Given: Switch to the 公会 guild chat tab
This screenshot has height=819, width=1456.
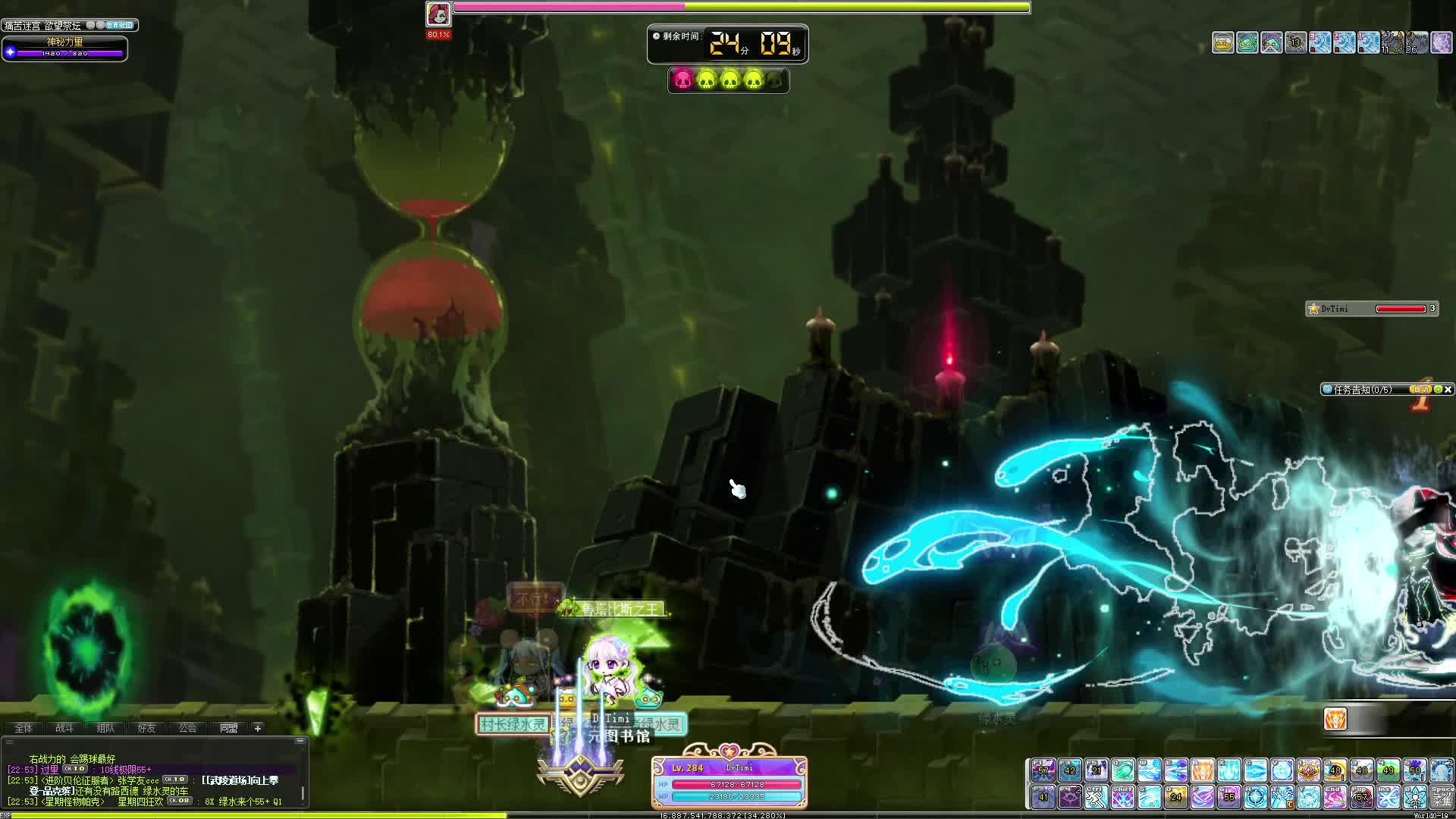Looking at the screenshot, I should pyautogui.click(x=187, y=728).
